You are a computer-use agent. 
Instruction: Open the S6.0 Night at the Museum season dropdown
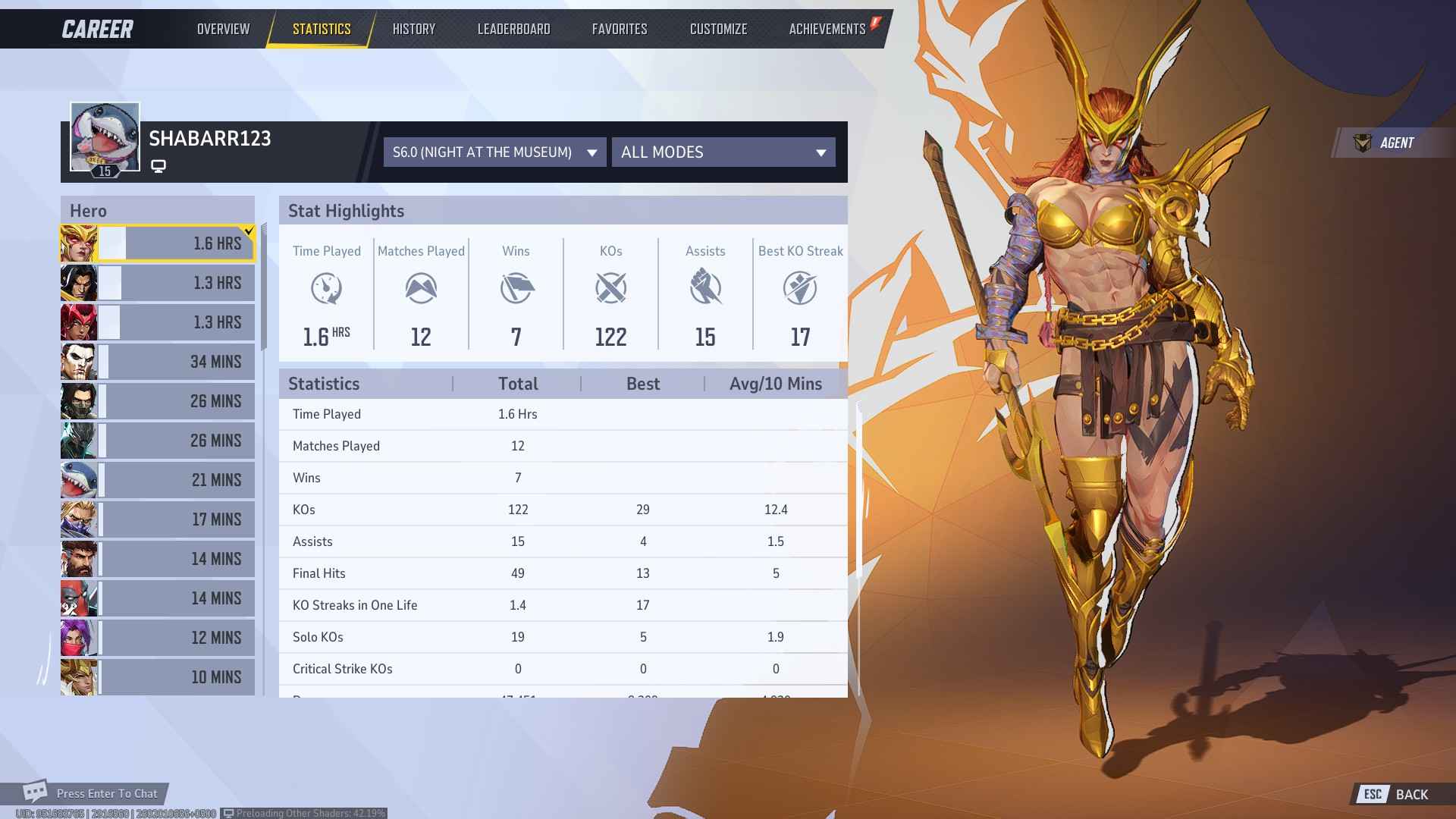494,152
